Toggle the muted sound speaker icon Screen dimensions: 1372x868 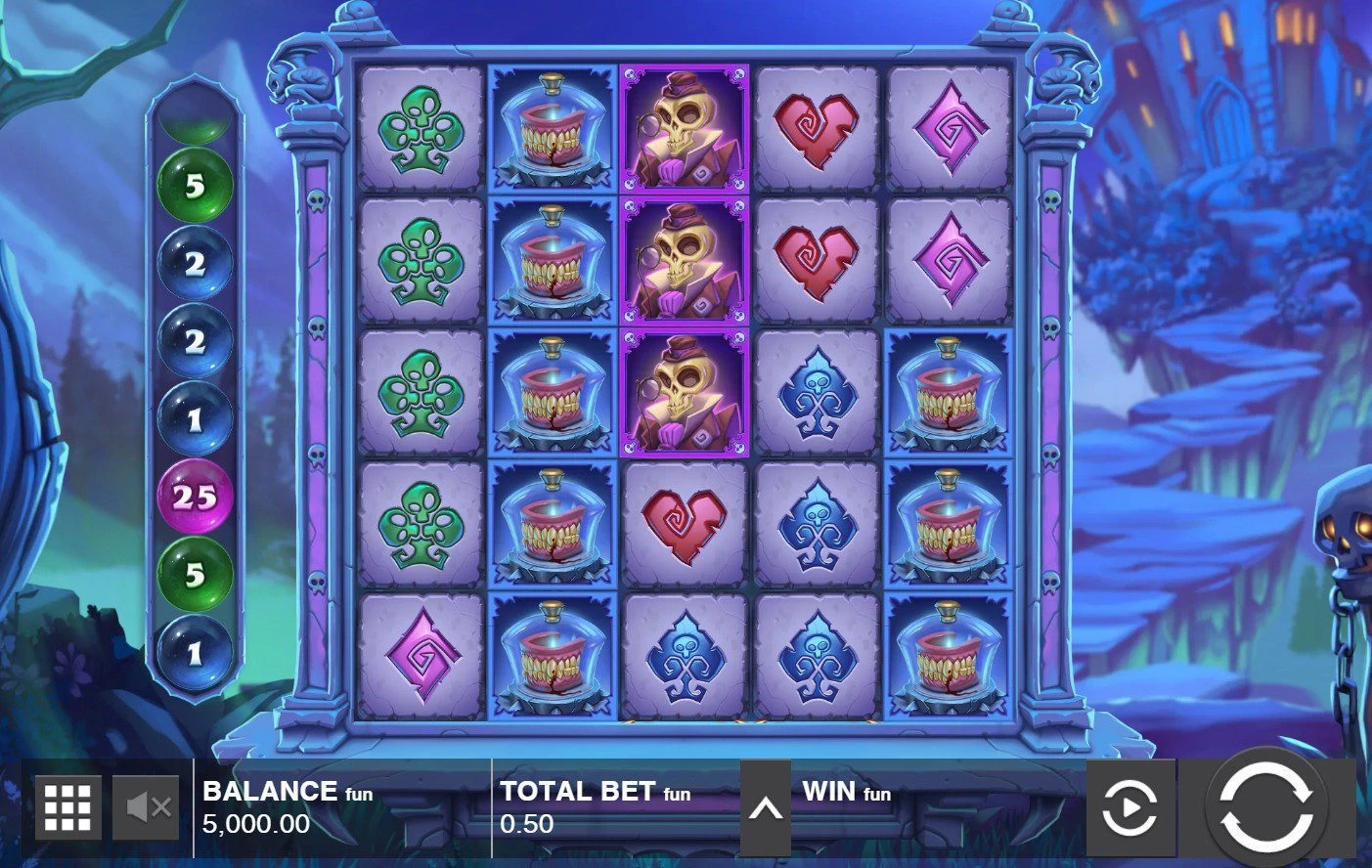point(147,807)
